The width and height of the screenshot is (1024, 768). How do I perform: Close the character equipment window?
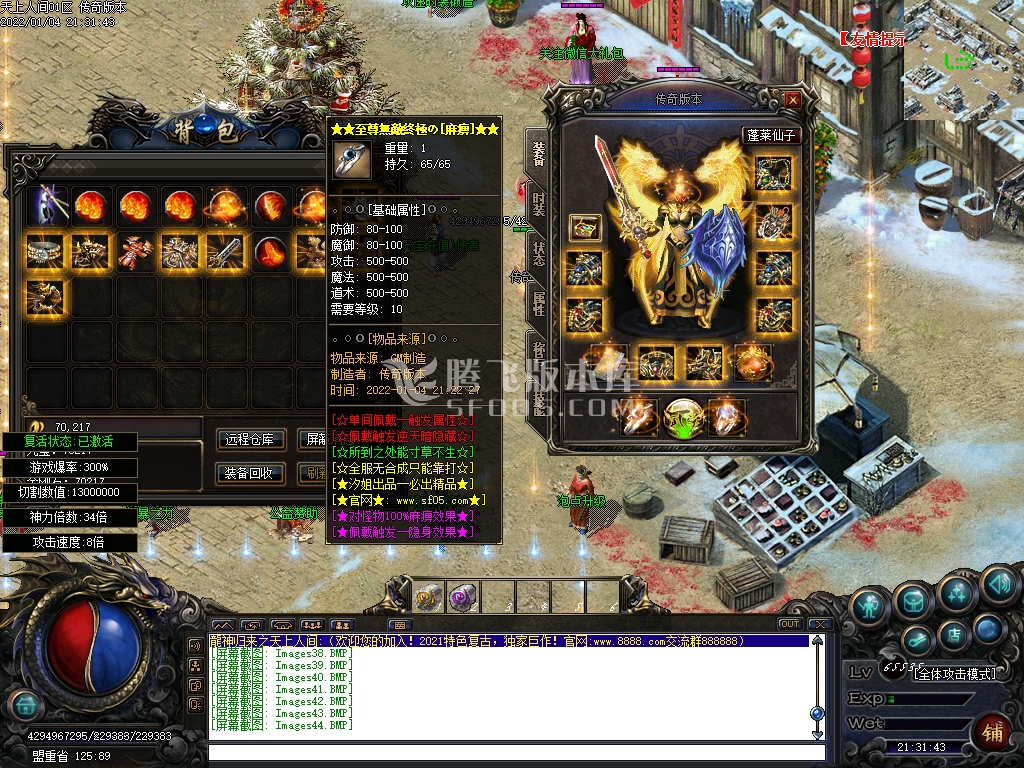pos(793,100)
